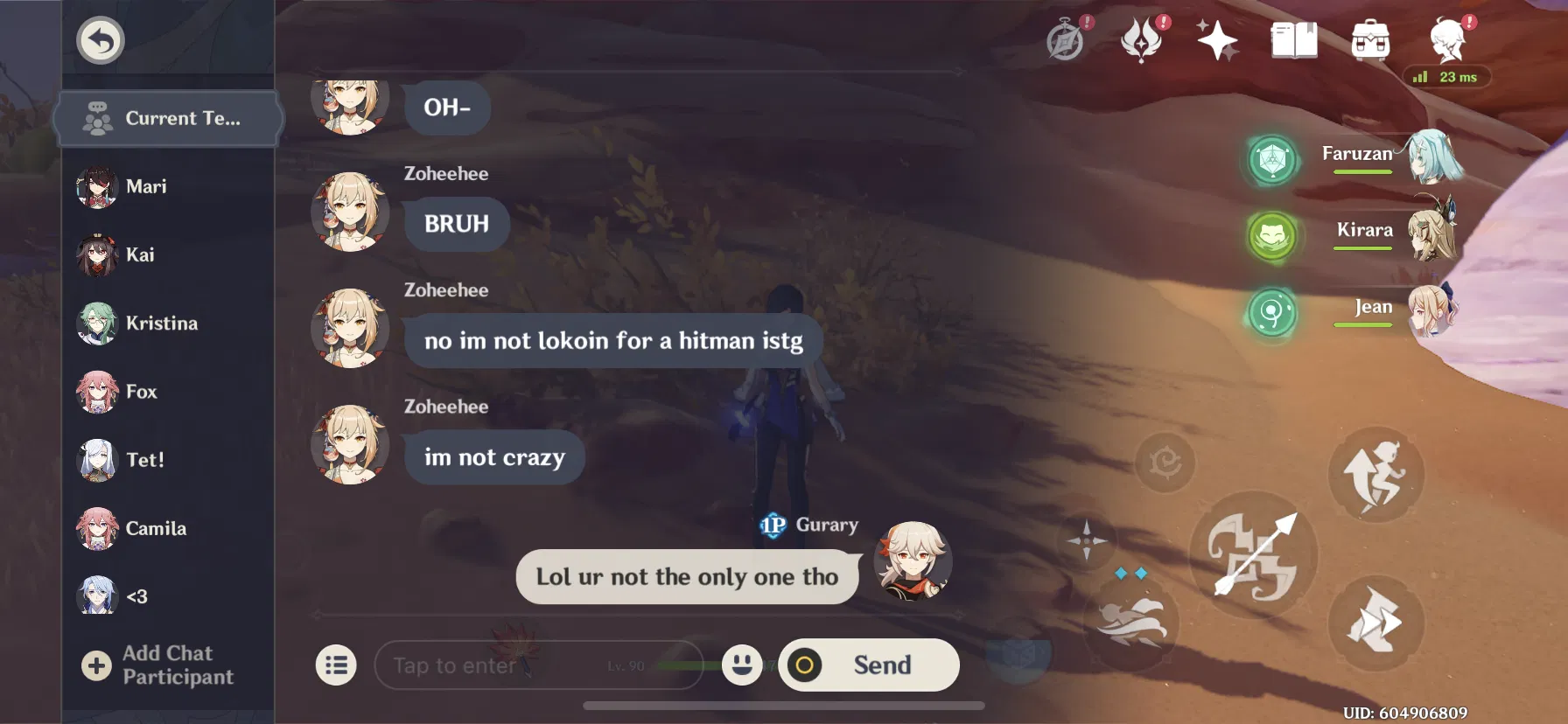The height and width of the screenshot is (724, 1568).
Task: Tap the jump icon below sprint
Action: 1374,623
